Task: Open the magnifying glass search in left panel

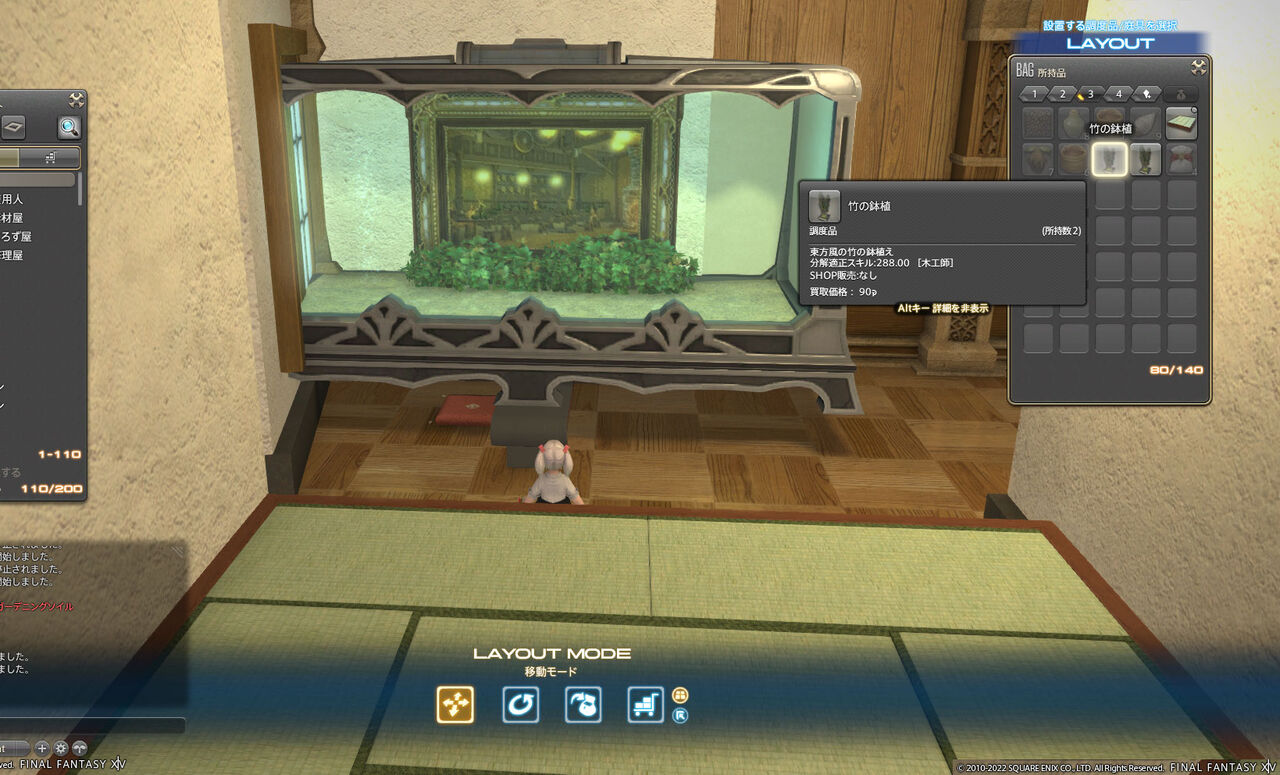Action: coord(70,127)
